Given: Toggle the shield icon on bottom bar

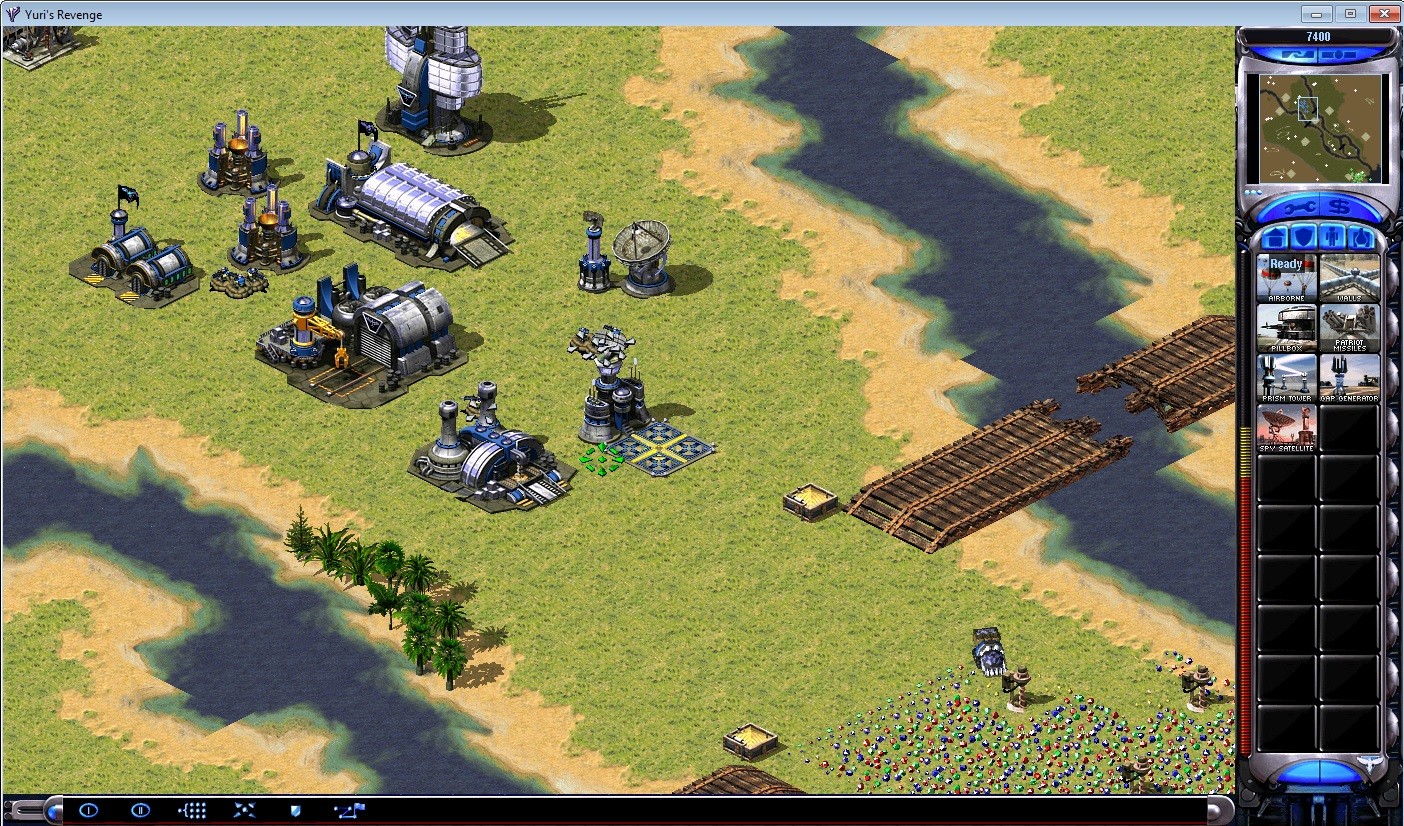Looking at the screenshot, I should (x=294, y=811).
